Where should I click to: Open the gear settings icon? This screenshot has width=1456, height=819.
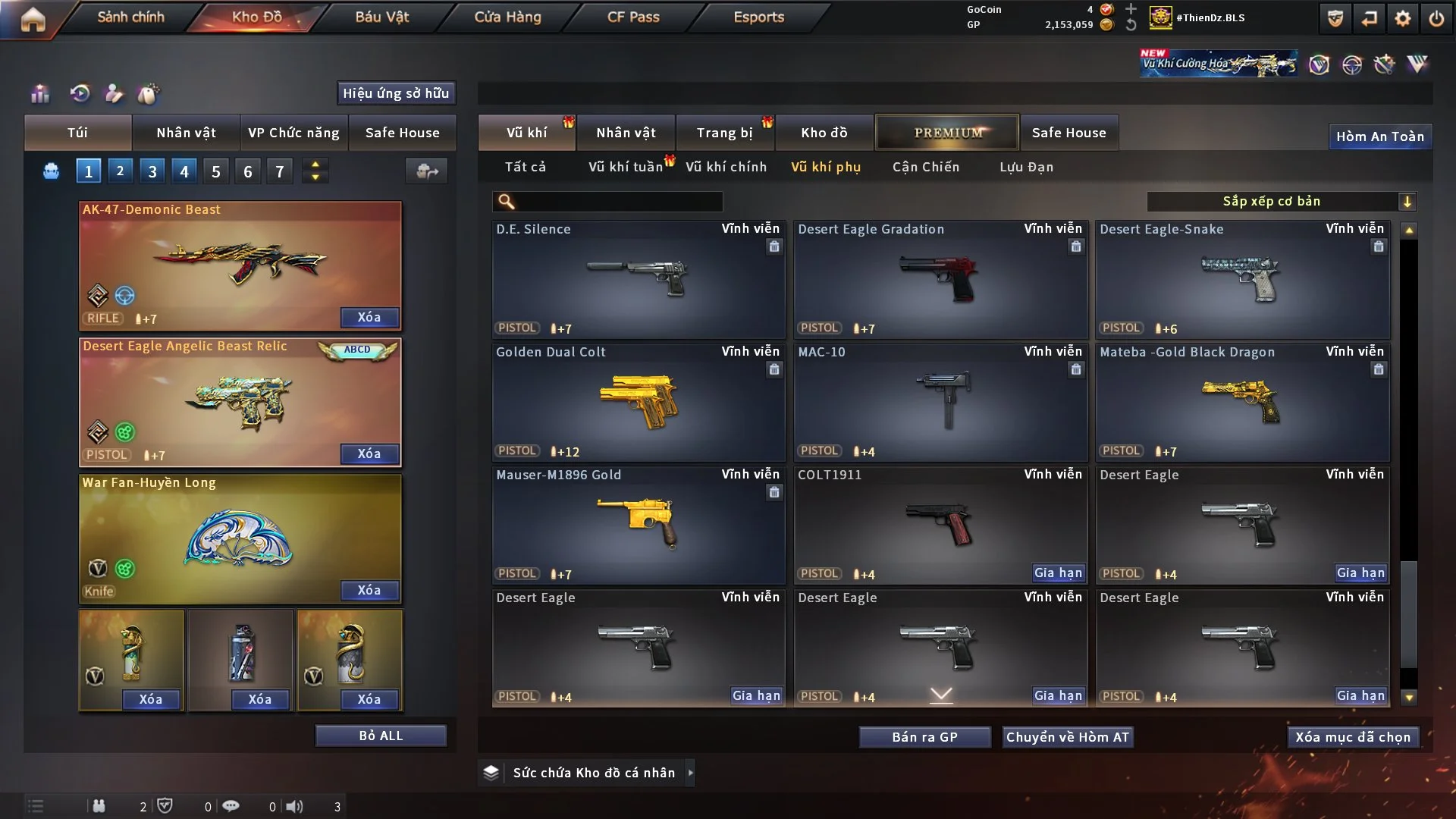coord(1403,18)
